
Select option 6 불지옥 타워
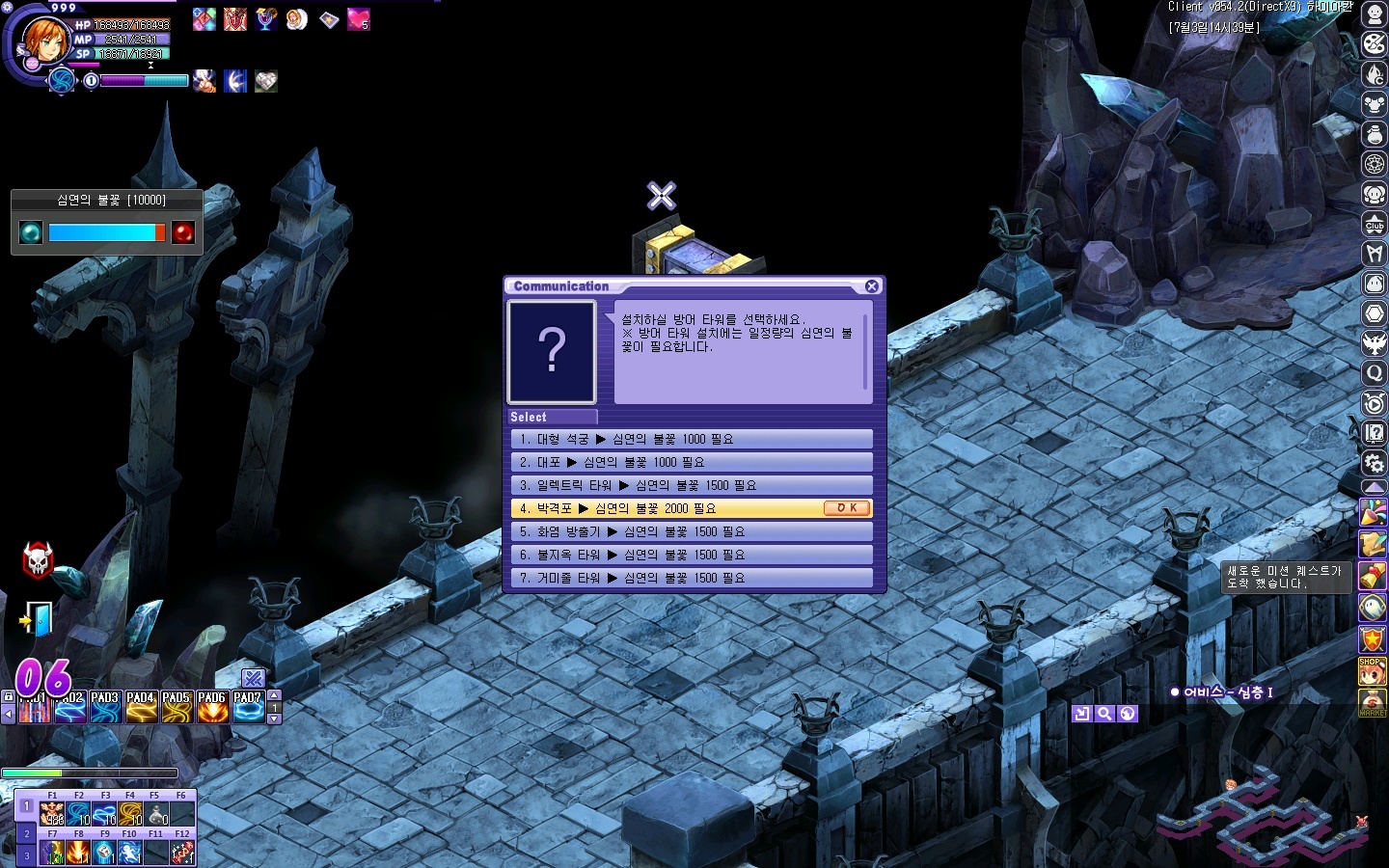point(691,556)
